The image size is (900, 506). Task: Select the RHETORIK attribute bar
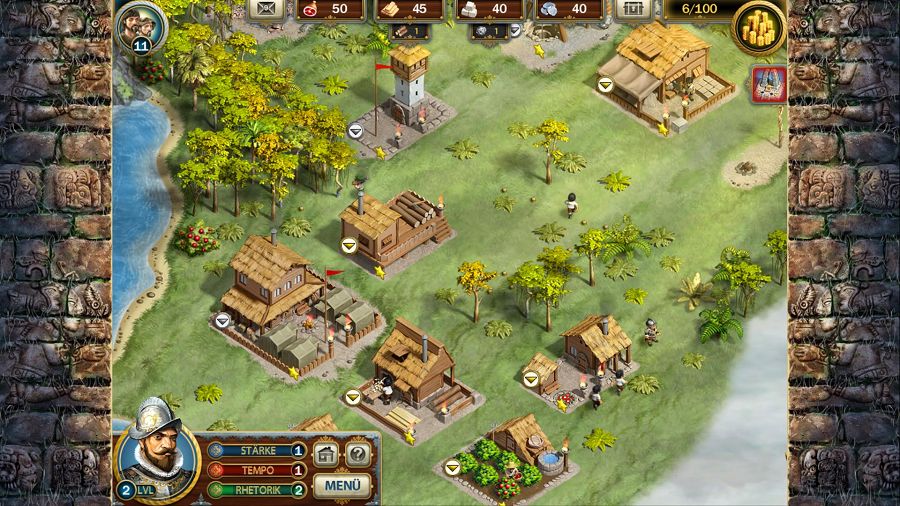click(x=253, y=490)
